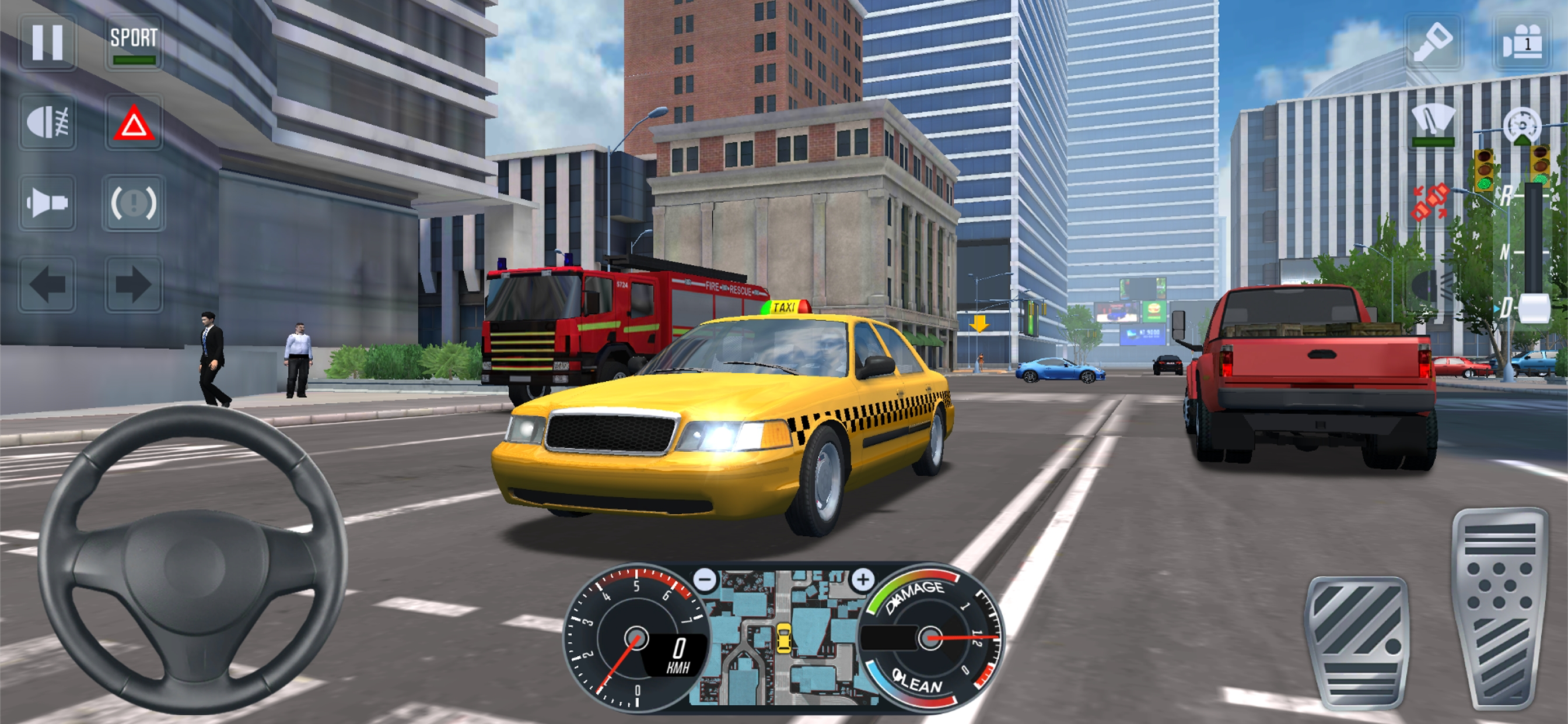The image size is (1568, 724).
Task: Toggle the parking brake indicator button
Action: [134, 203]
